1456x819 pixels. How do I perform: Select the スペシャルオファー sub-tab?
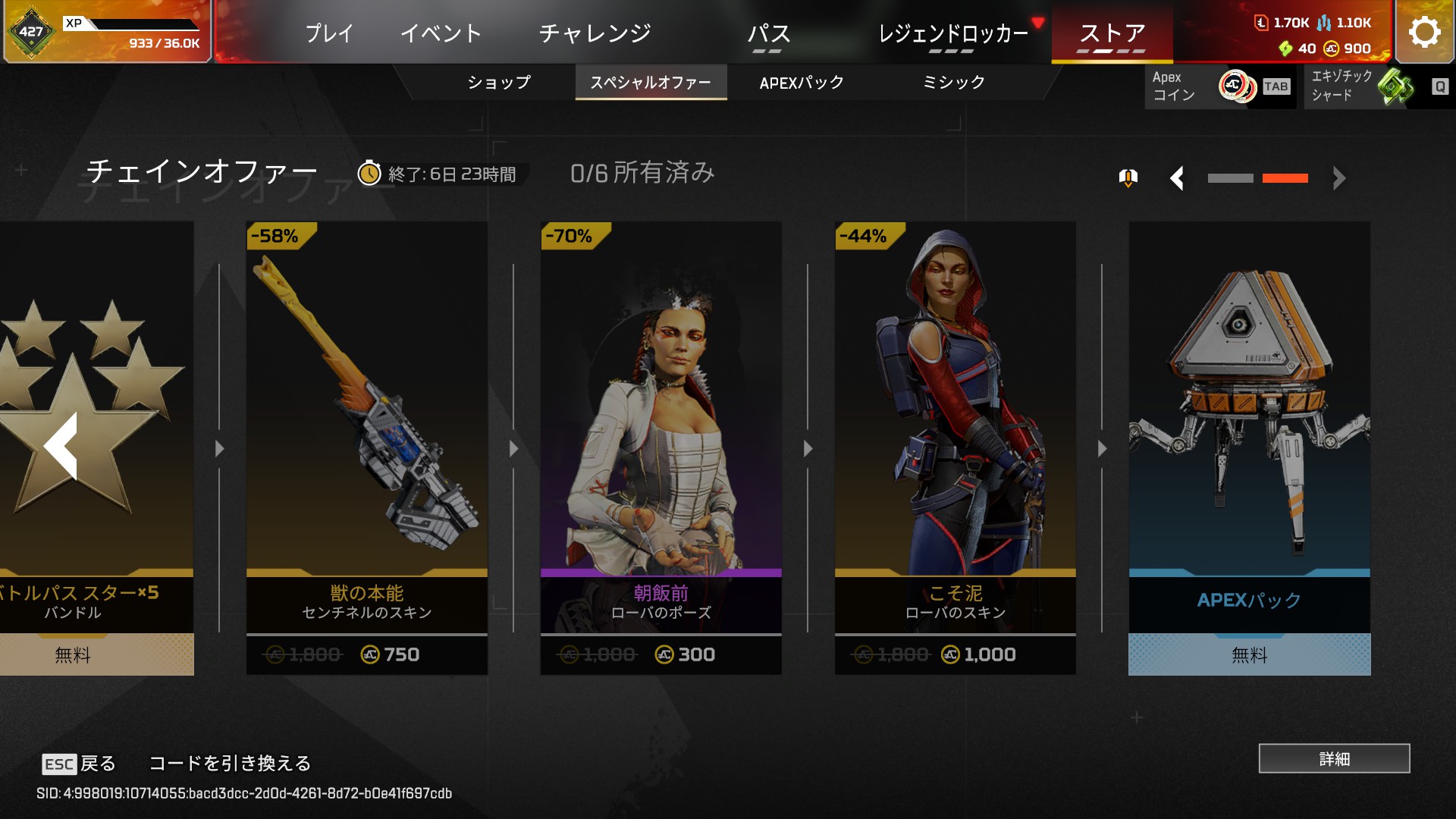click(x=651, y=82)
